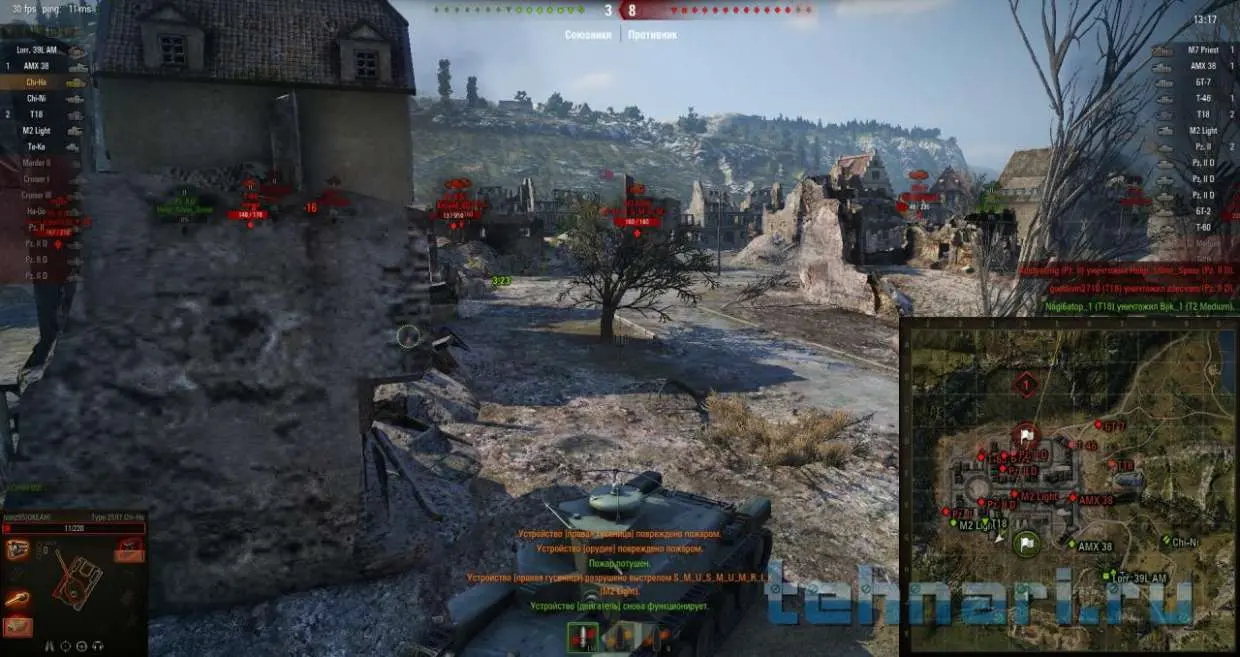Select M7 Priest in the enemy team list
This screenshot has width=1240, height=657.
pyautogui.click(x=1201, y=50)
